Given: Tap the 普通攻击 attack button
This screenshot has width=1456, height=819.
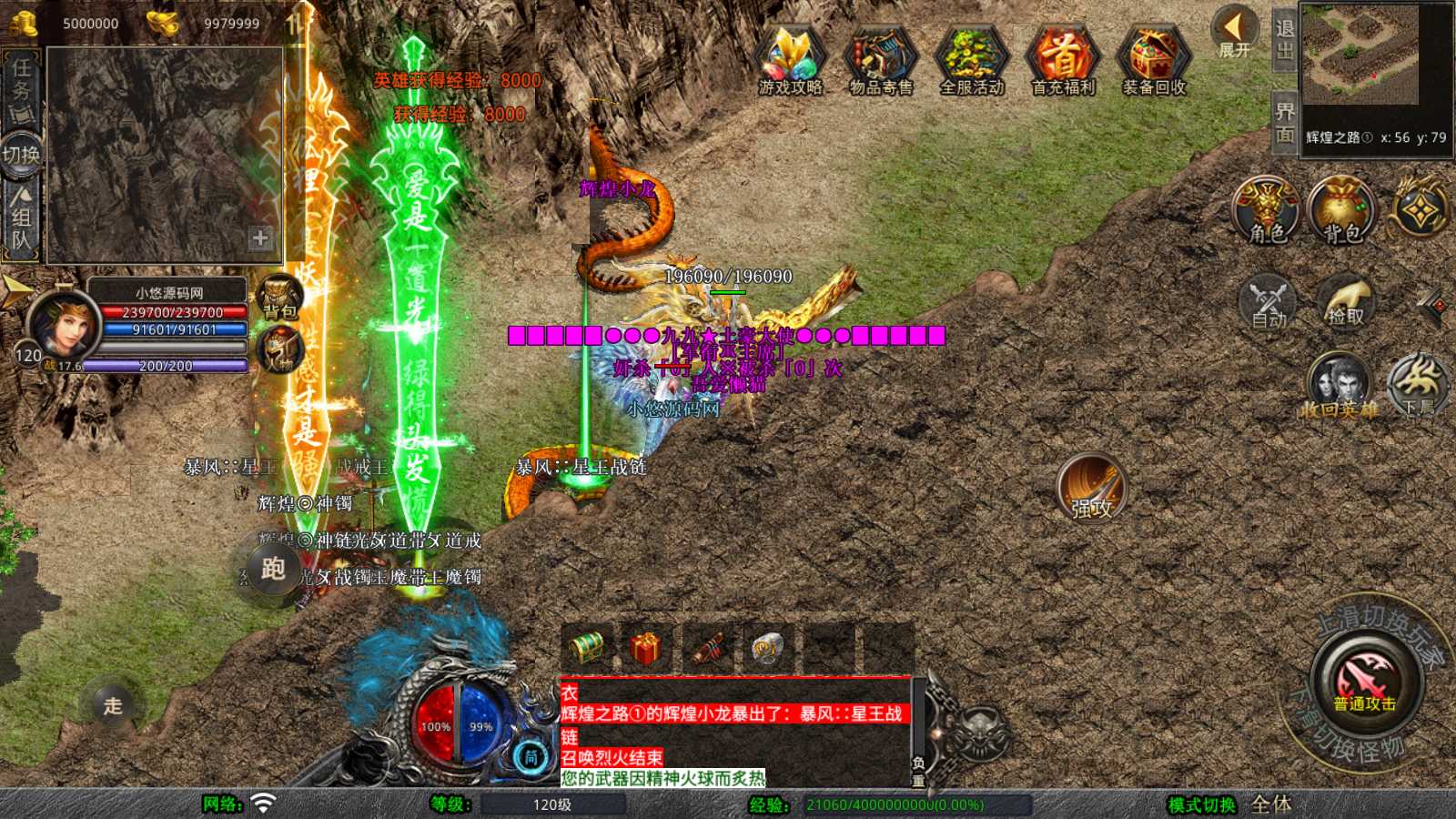Looking at the screenshot, I should coord(1365,682).
